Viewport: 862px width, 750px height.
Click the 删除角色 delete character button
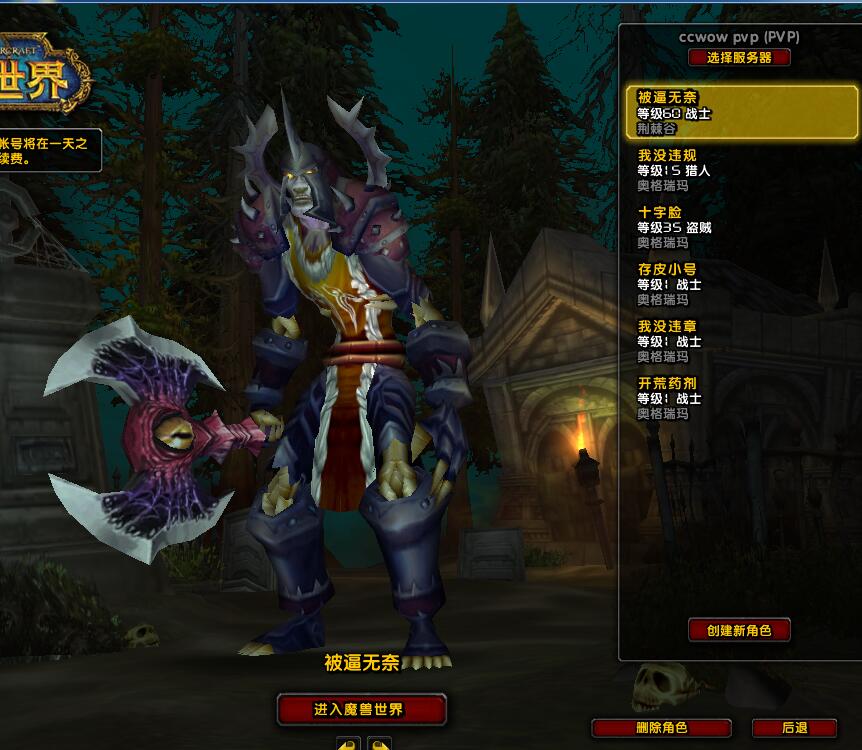click(661, 728)
